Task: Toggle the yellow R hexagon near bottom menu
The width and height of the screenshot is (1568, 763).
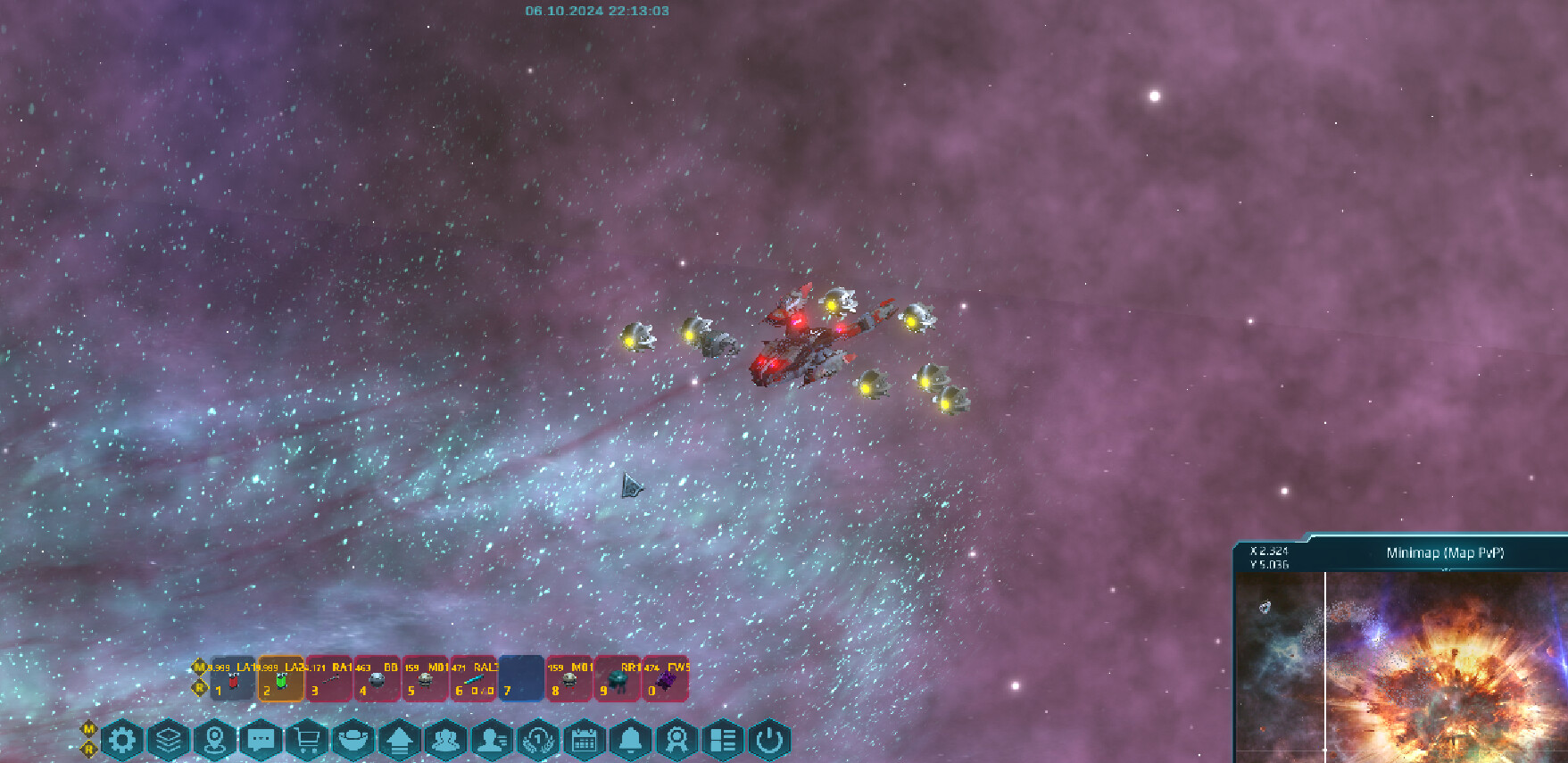Action: point(88,751)
